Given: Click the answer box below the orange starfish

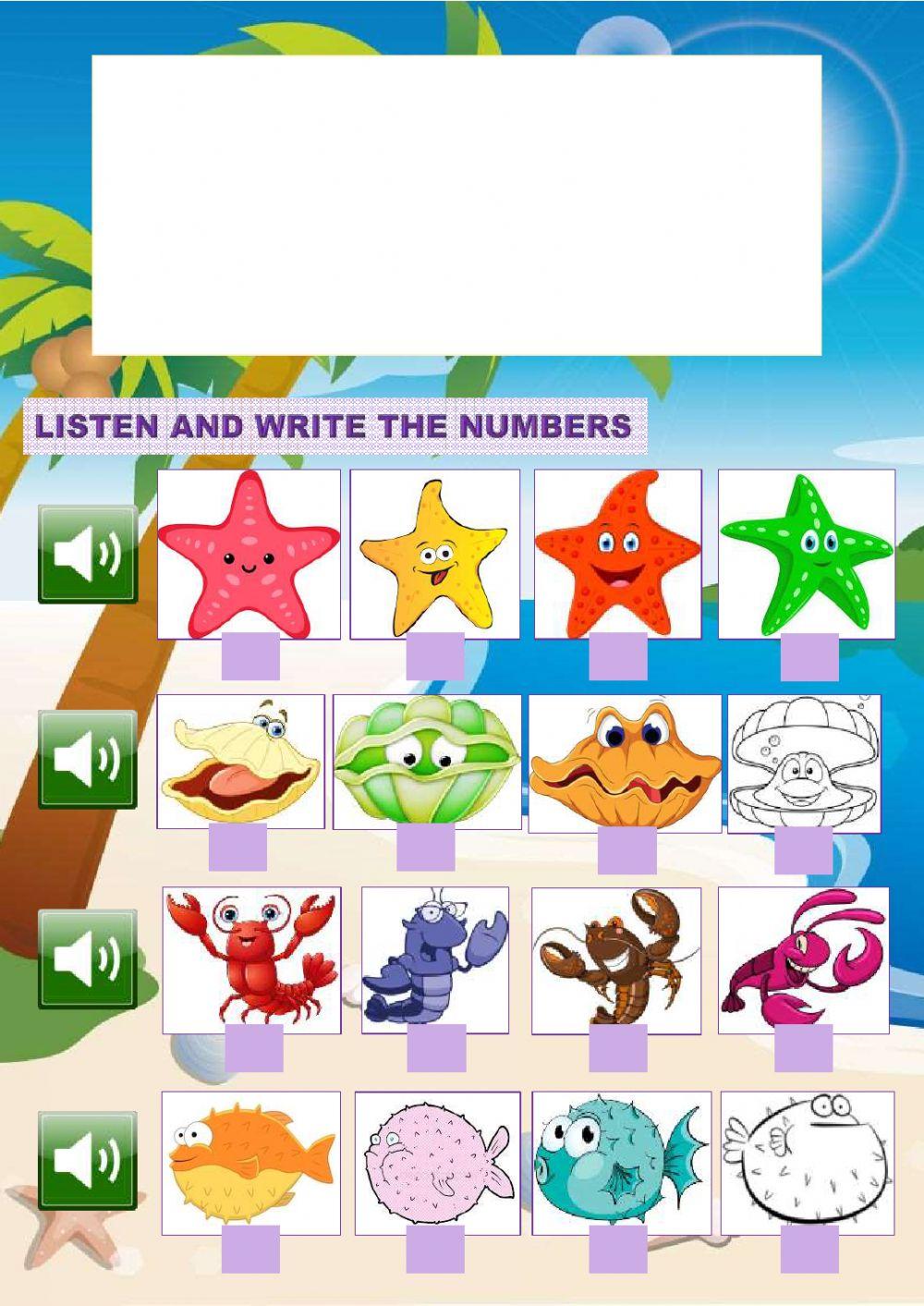Looking at the screenshot, I should pyautogui.click(x=618, y=658).
